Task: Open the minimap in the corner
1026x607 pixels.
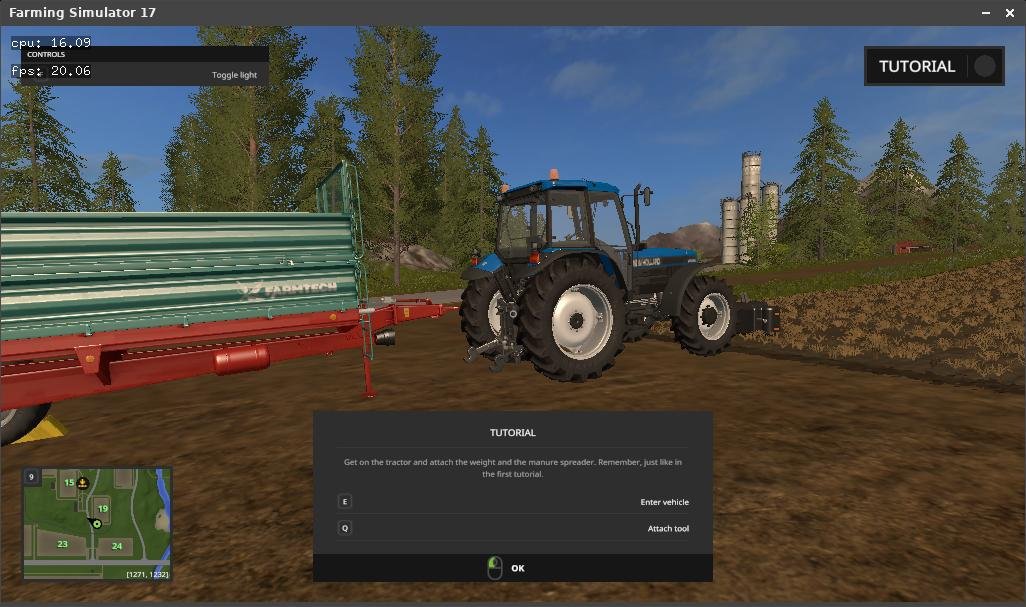Action: (x=97, y=524)
